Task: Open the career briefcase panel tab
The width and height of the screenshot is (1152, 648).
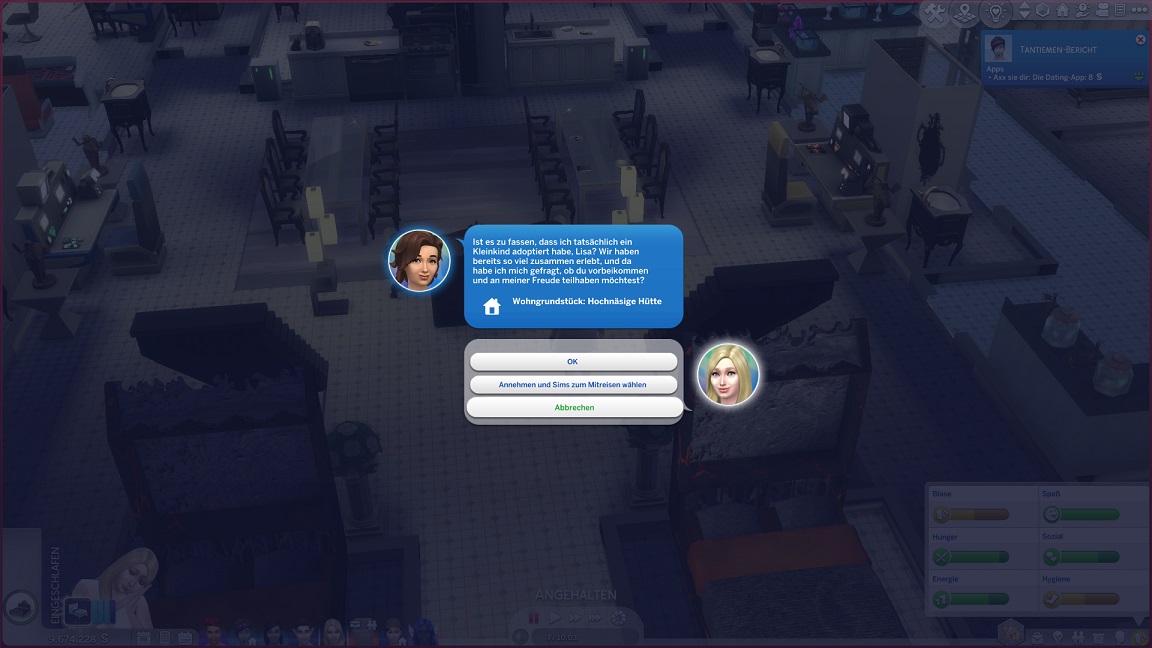Action: (1038, 636)
